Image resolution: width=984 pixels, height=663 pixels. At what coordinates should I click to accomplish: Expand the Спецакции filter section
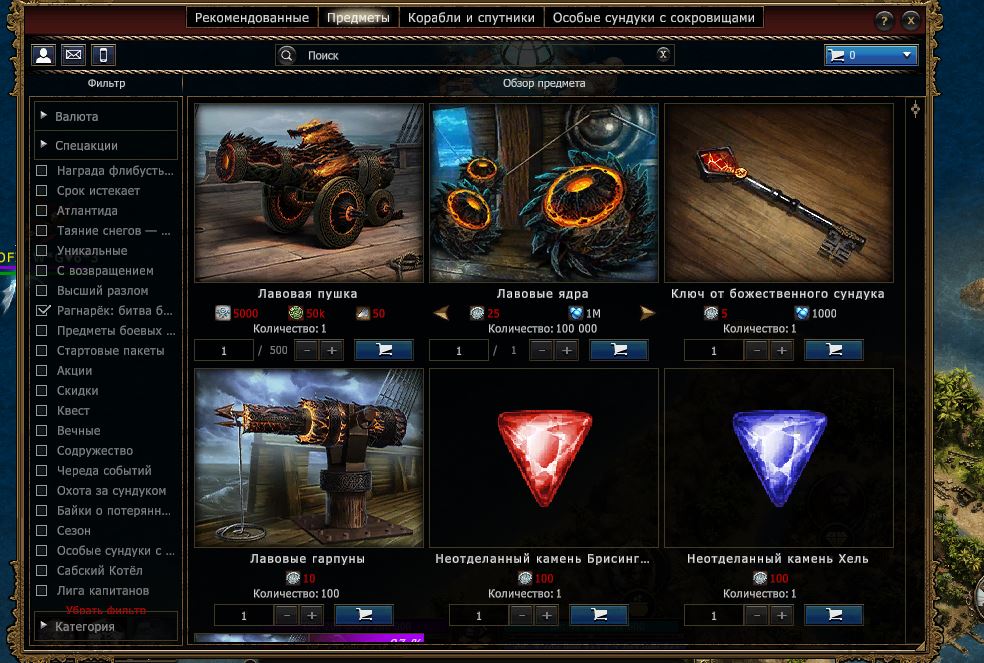[105, 146]
